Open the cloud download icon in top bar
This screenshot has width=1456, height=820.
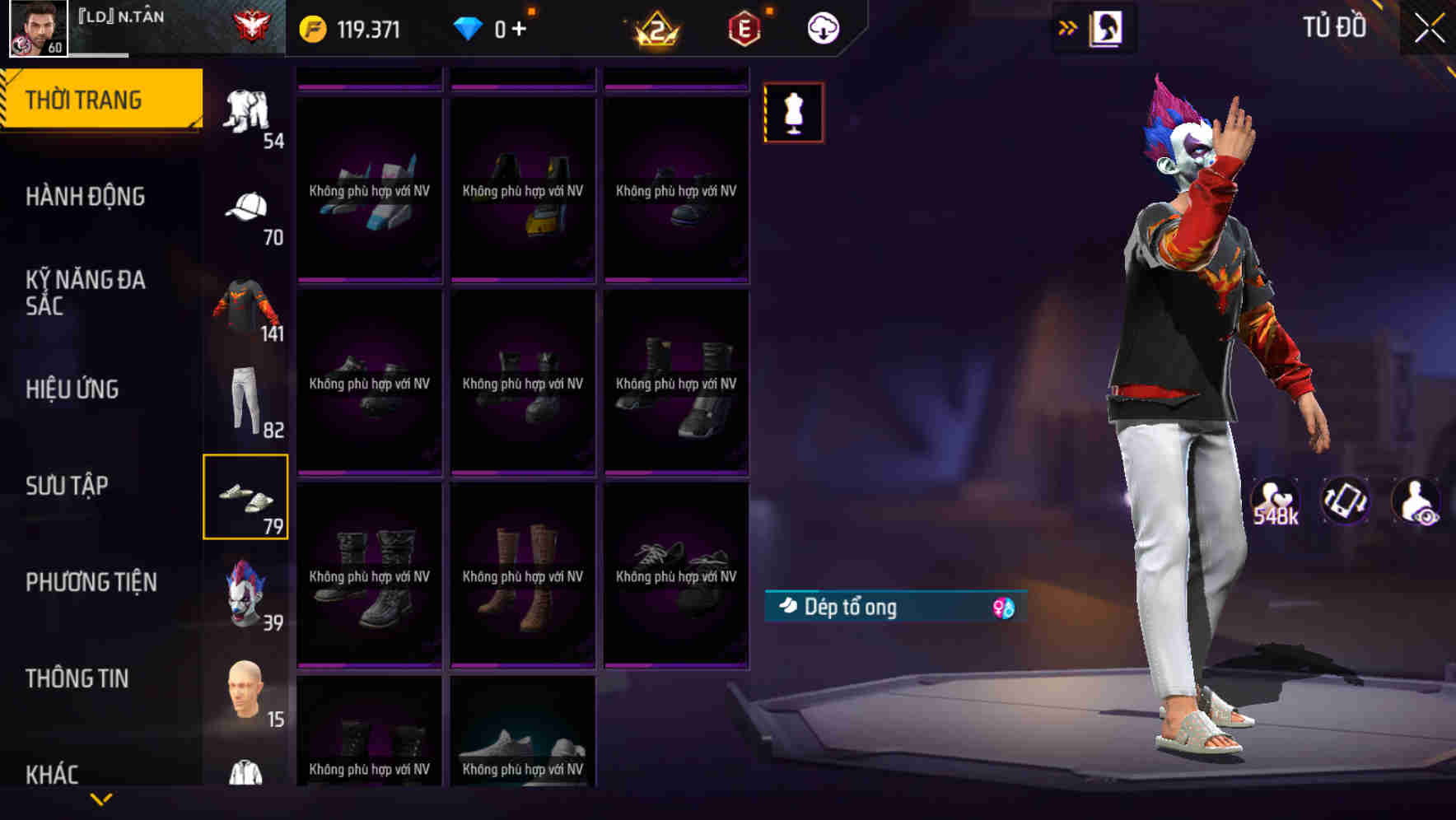click(823, 27)
